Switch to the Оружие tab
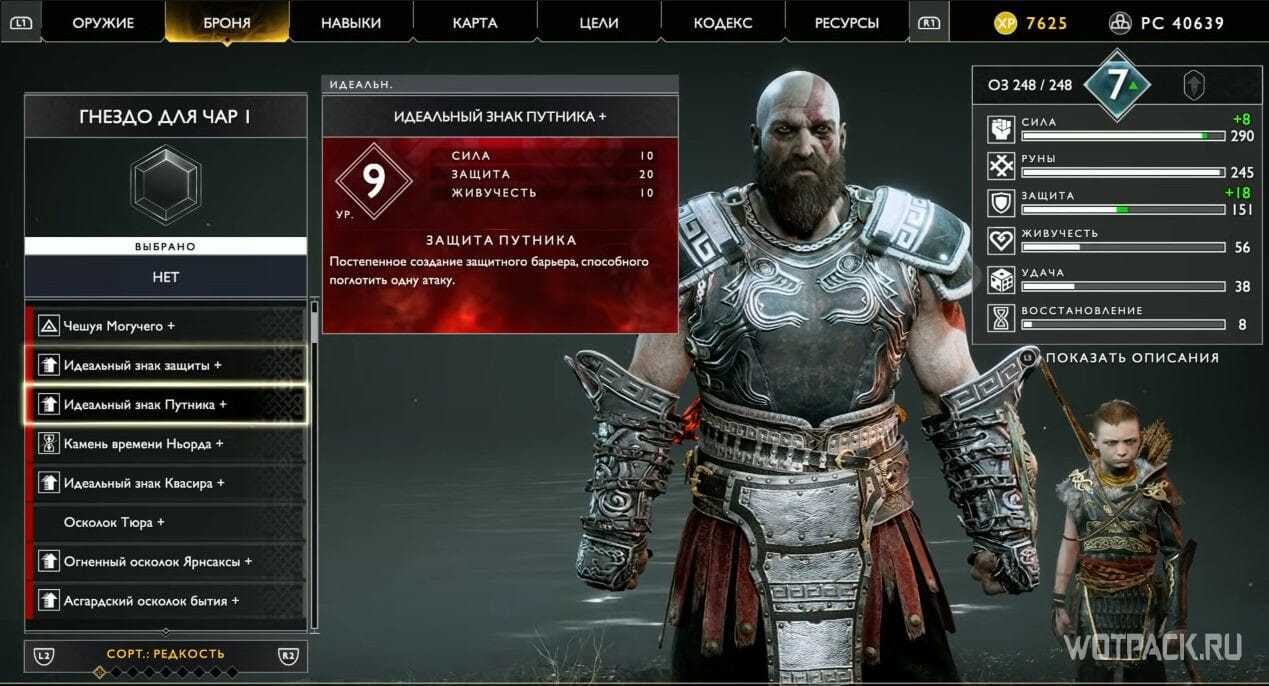1269x686 pixels. pyautogui.click(x=103, y=22)
